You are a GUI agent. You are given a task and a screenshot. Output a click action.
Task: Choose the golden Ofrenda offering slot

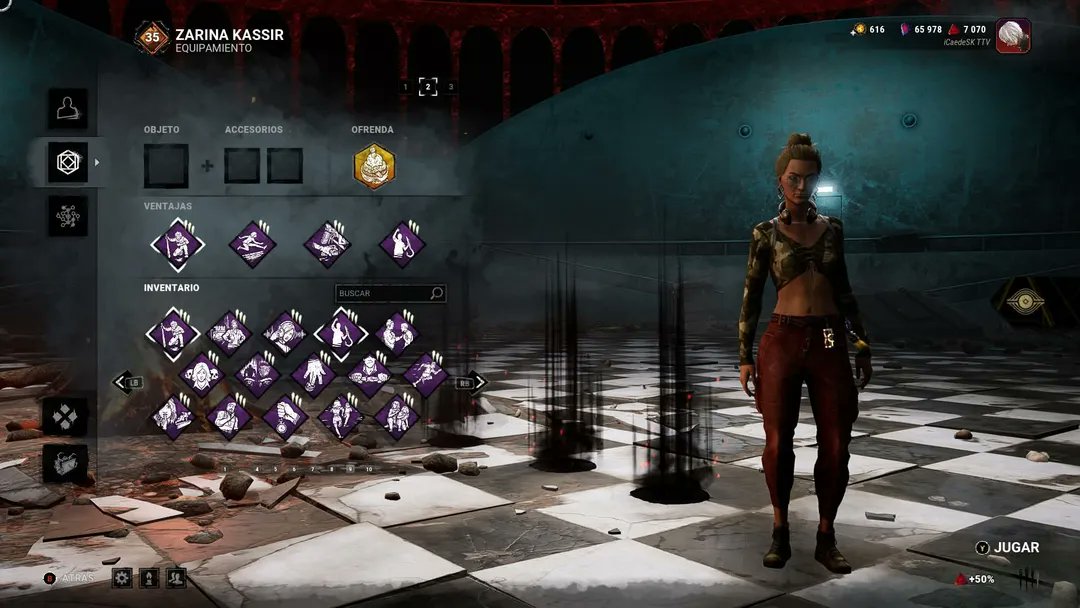click(374, 166)
